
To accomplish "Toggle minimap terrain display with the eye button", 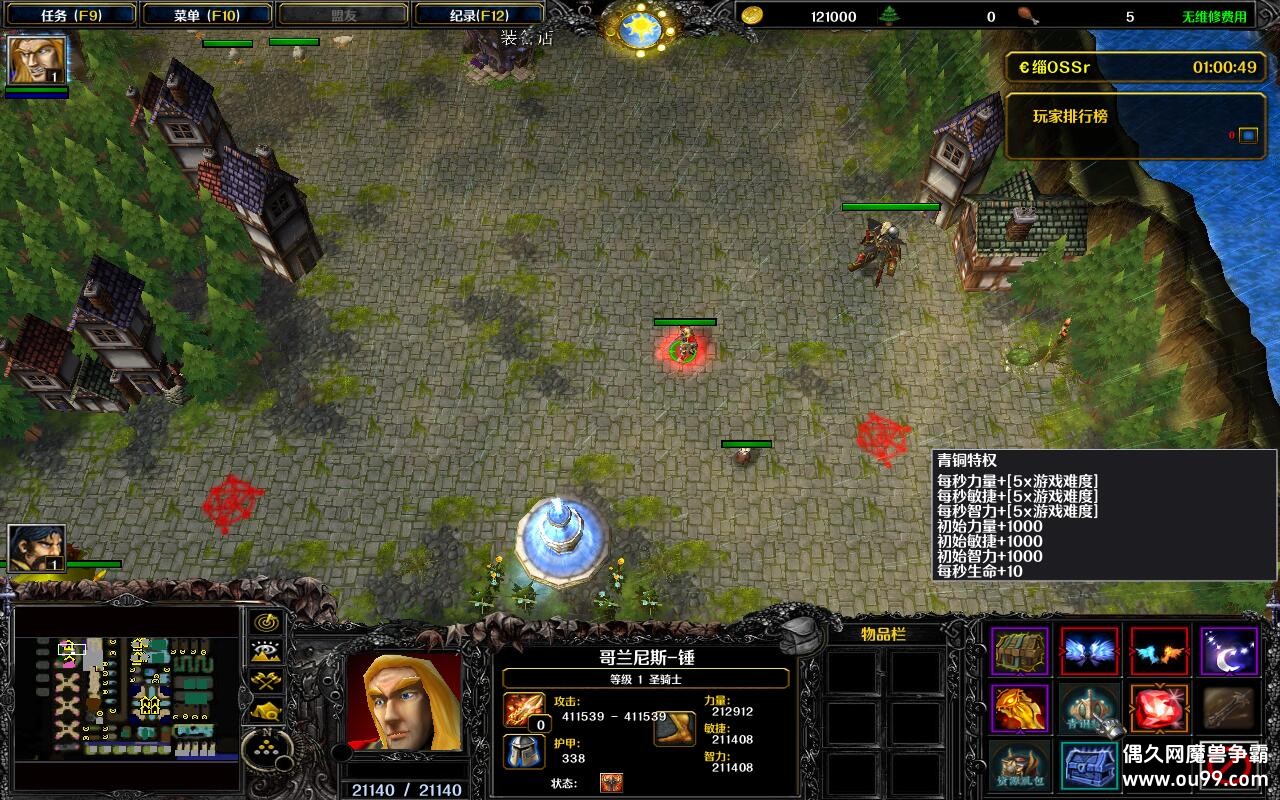I will (266, 652).
